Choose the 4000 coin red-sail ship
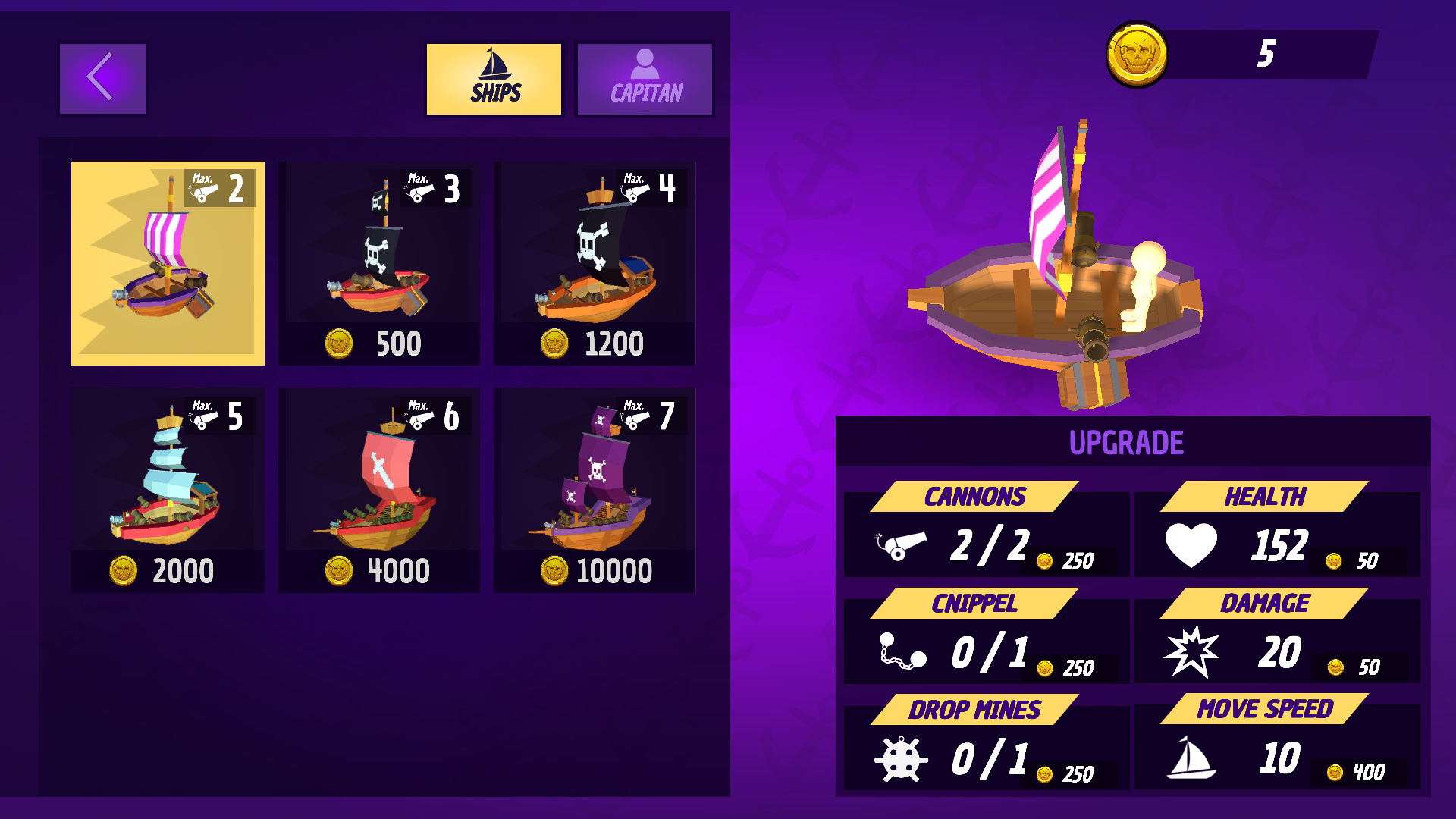Screen dimensions: 1456x819 pyautogui.click(x=379, y=490)
